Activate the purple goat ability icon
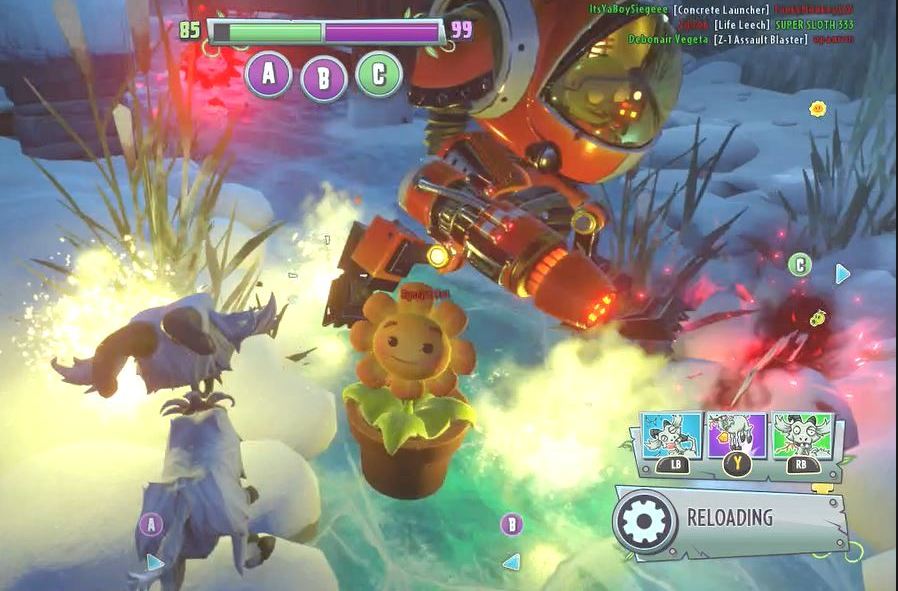898x591 pixels. 736,435
